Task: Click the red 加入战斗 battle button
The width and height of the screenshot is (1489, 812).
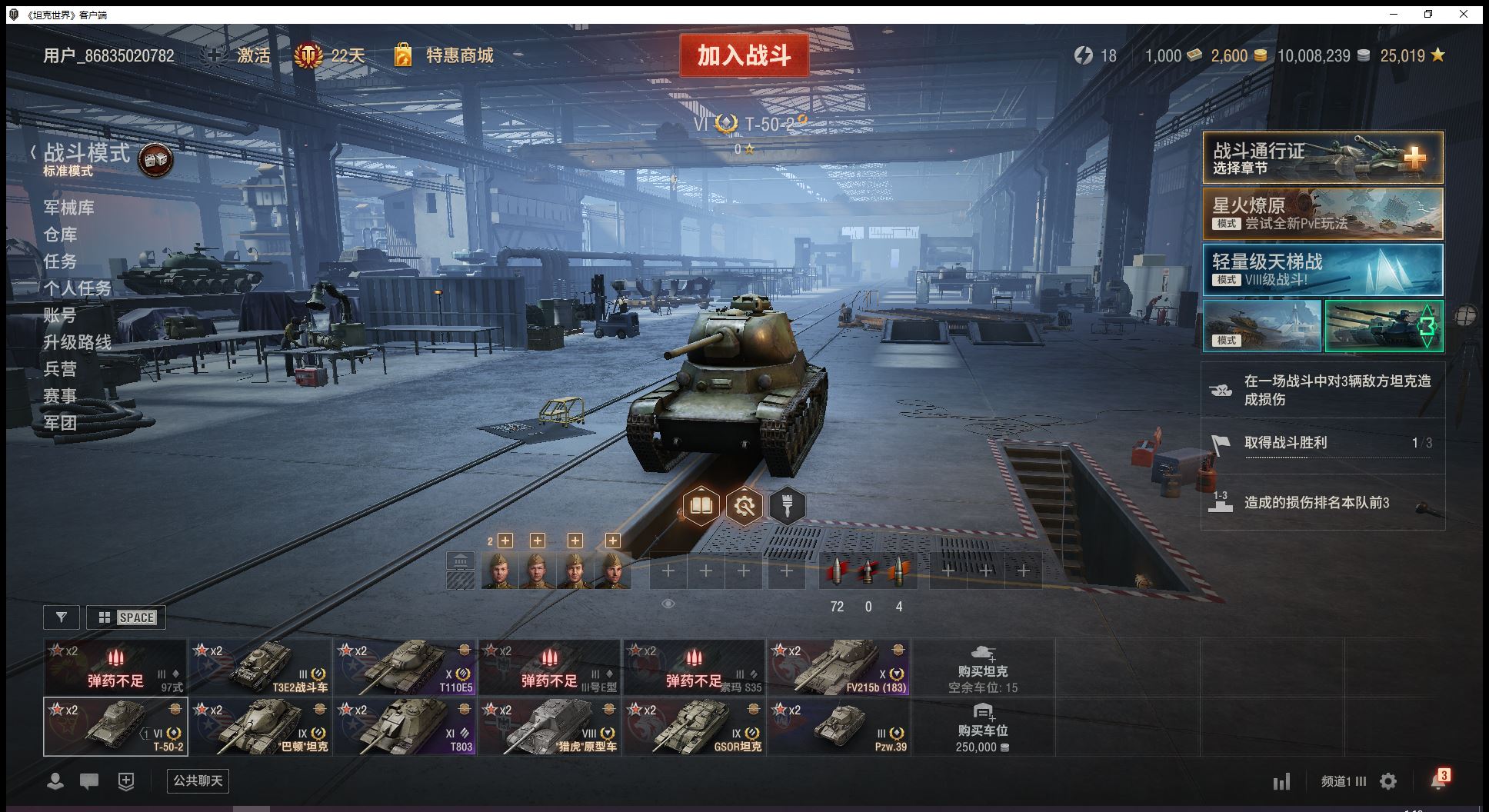Action: point(744,55)
